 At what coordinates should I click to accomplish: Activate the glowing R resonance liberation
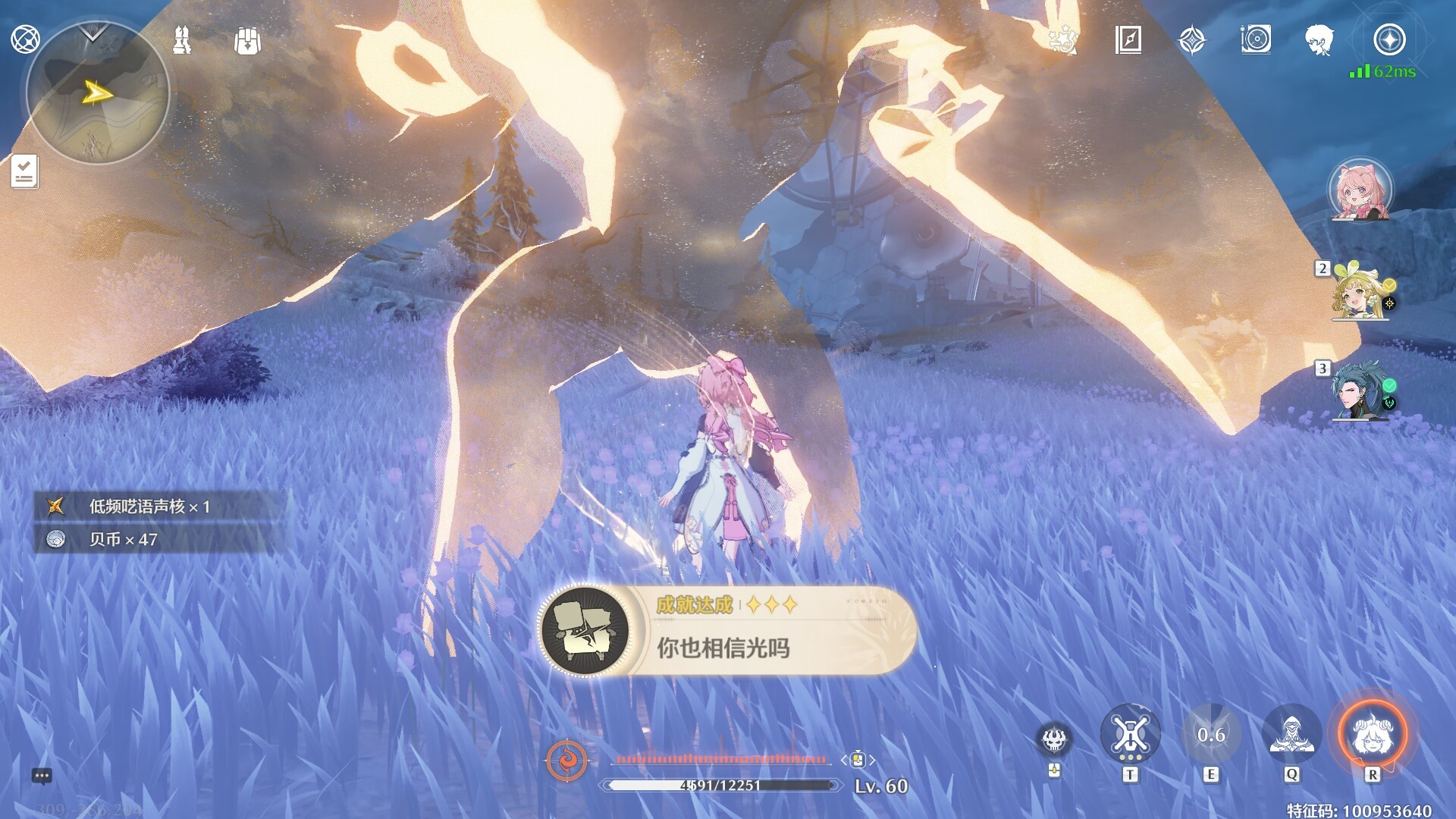pyautogui.click(x=1372, y=734)
